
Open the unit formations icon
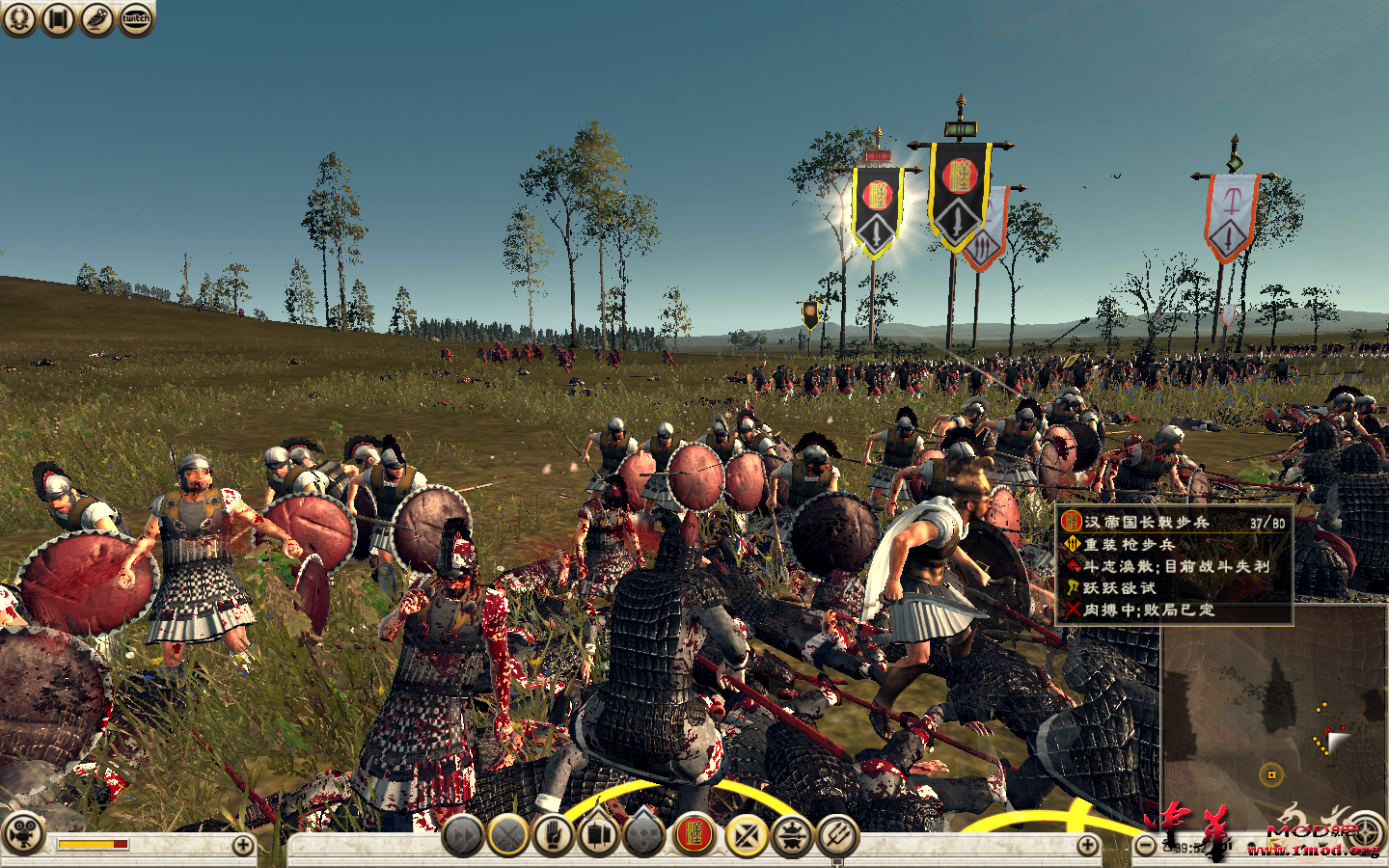pos(596,836)
